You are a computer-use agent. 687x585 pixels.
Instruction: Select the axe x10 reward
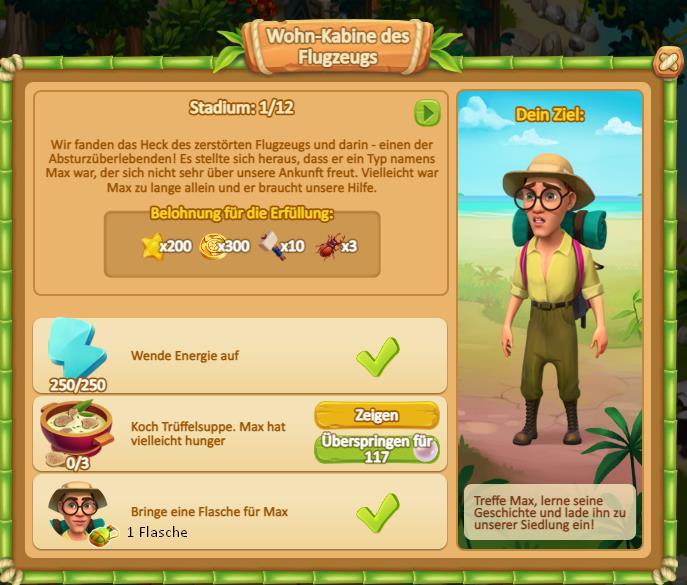point(269,245)
